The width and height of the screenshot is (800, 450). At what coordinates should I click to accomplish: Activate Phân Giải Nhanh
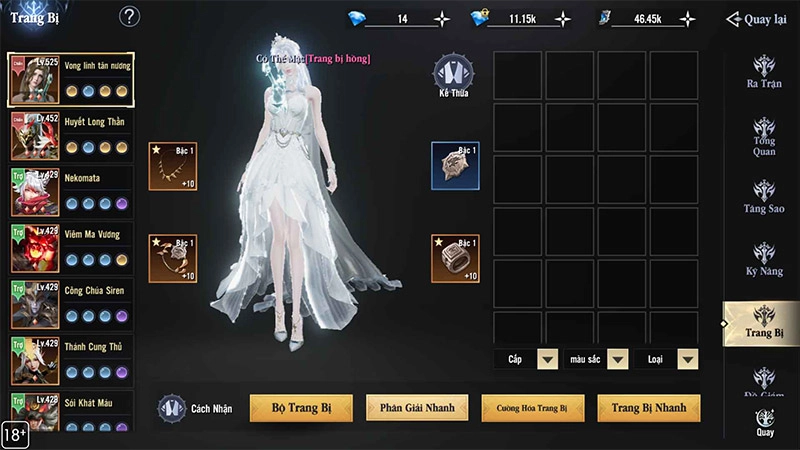click(x=417, y=408)
